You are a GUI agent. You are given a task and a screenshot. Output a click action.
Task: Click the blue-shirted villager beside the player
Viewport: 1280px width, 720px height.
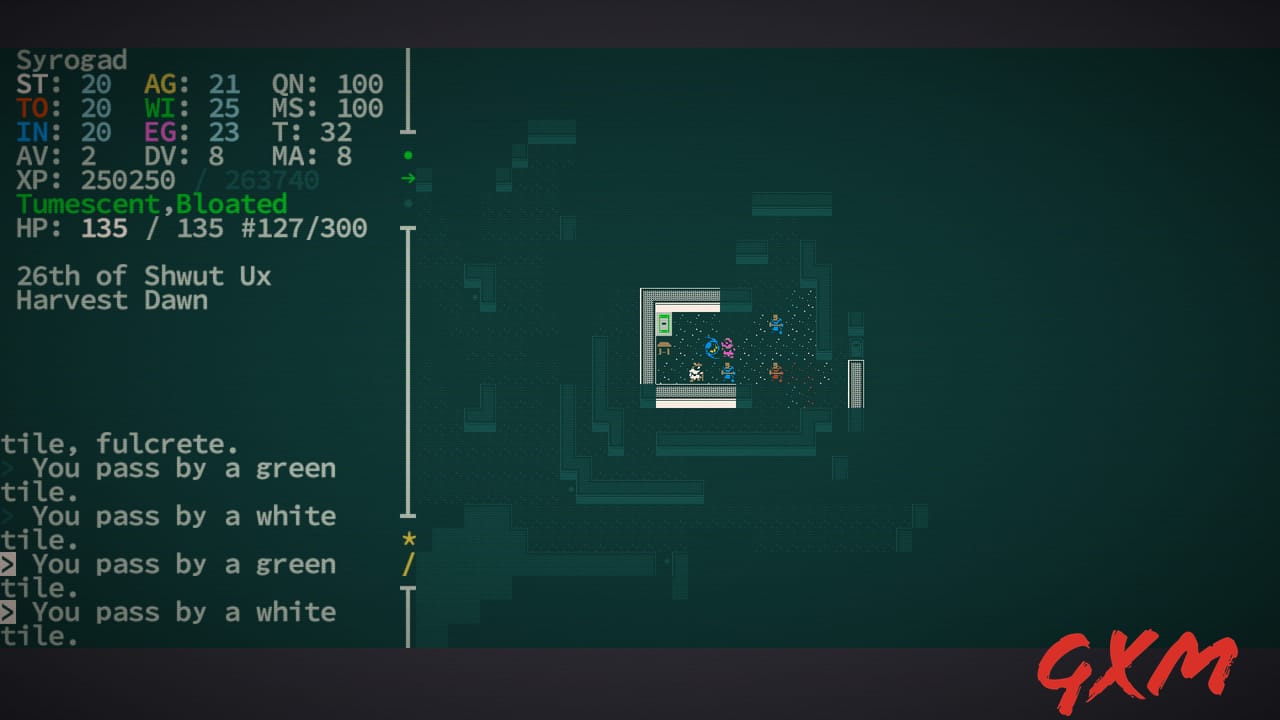point(728,372)
